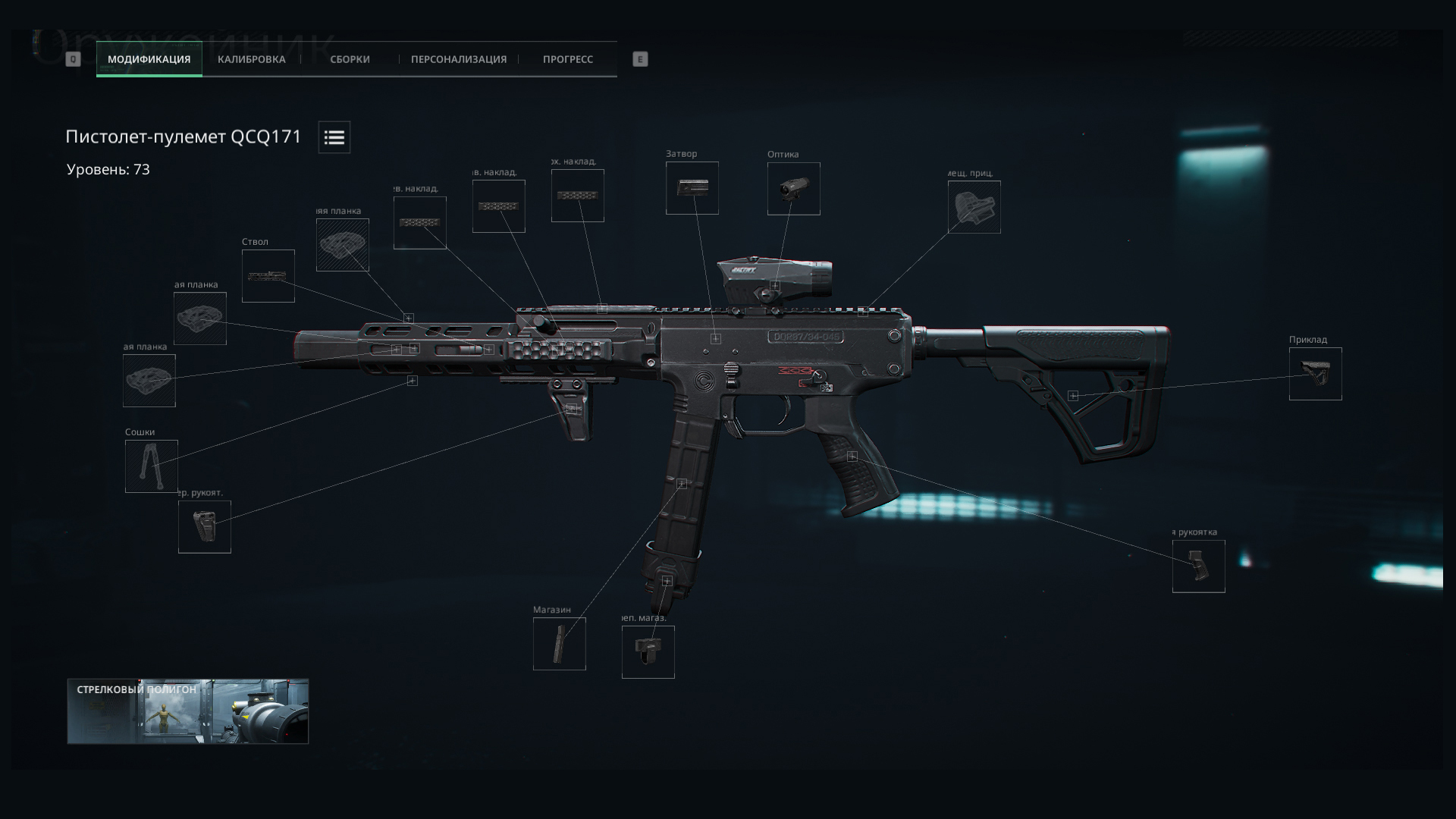Select the rear pistol grip slot
Screen dimensions: 1456x819
click(1198, 566)
